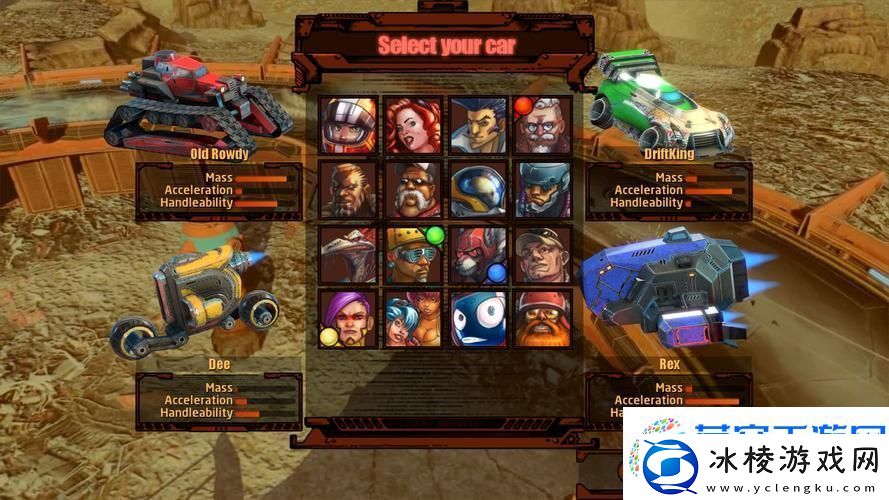This screenshot has height=500, width=889.
Task: Select the alien creature portrait
Action: click(x=349, y=254)
